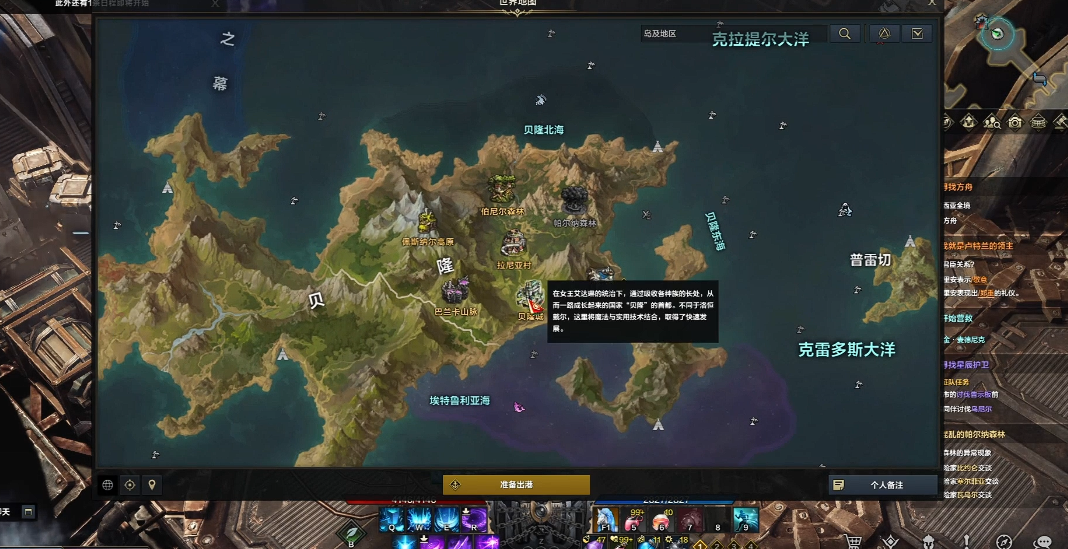Click the minimap in the corner
This screenshot has height=549, width=1068.
(x=997, y=33)
